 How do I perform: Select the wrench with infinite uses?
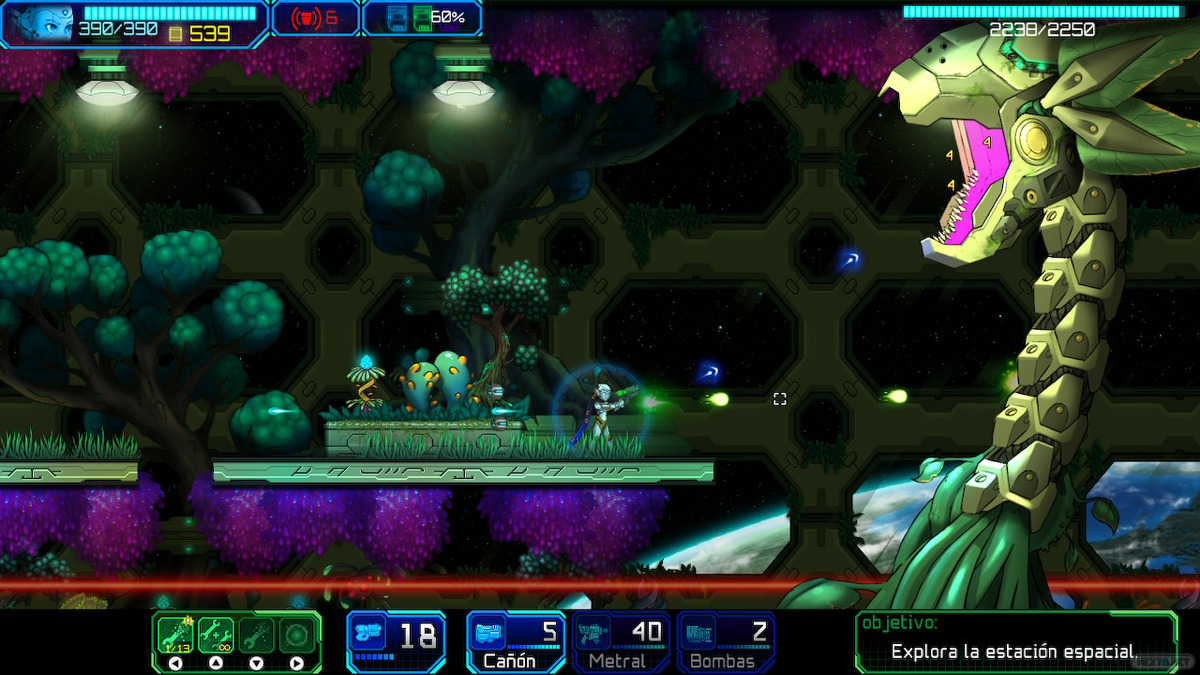click(216, 634)
